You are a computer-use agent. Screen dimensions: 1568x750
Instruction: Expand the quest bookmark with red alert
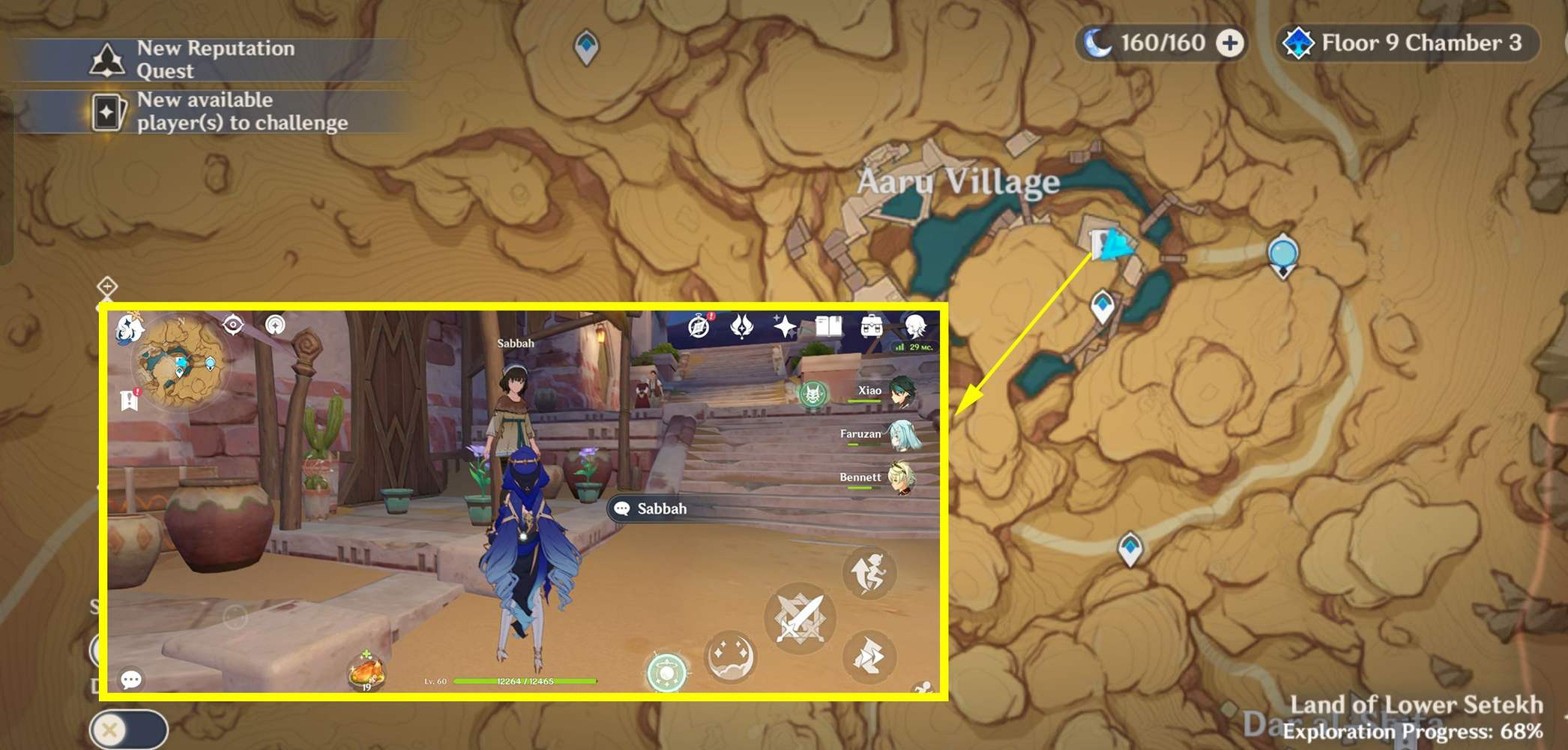[127, 401]
